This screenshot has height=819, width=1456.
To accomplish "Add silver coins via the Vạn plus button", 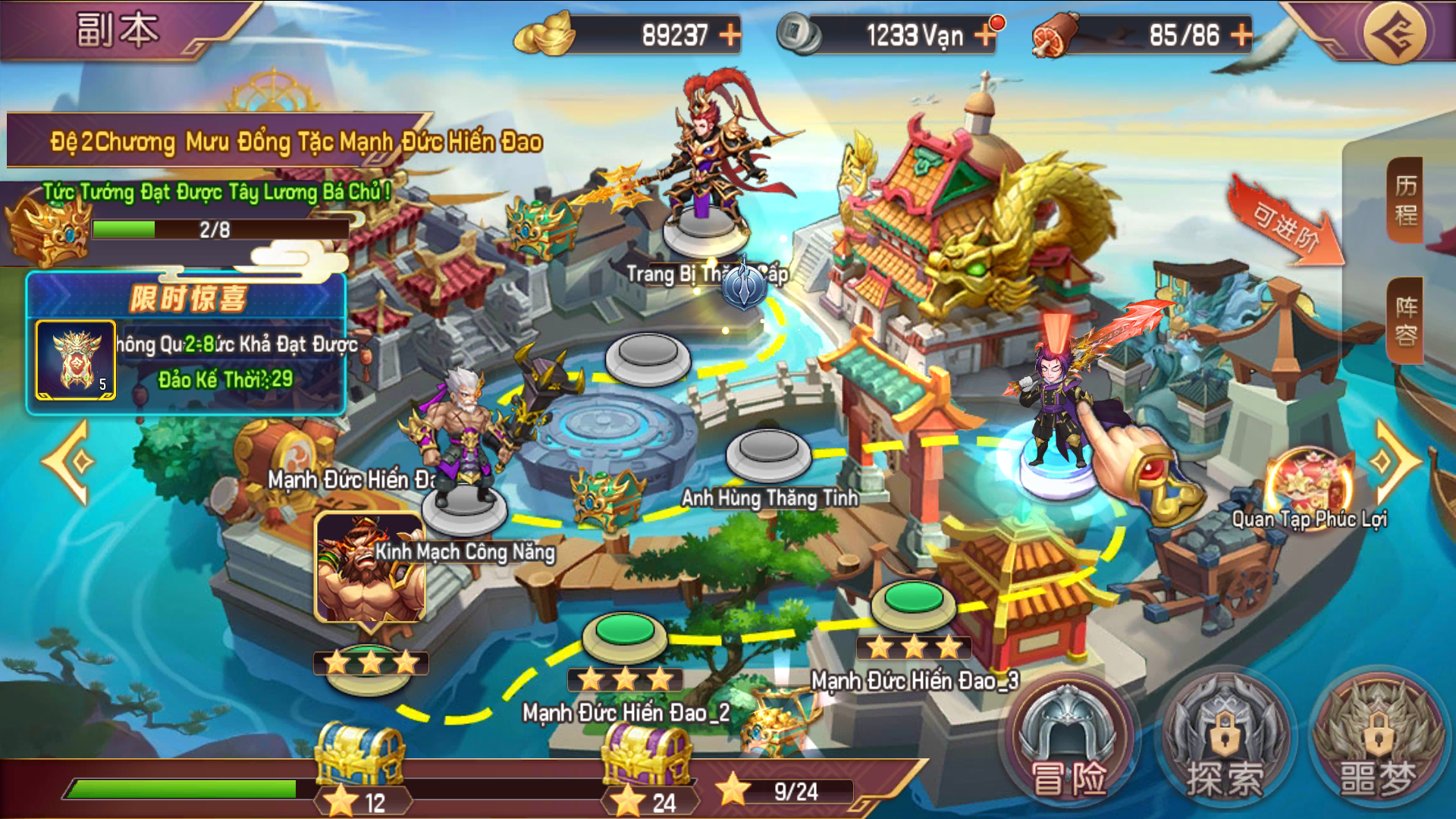I will click(984, 35).
